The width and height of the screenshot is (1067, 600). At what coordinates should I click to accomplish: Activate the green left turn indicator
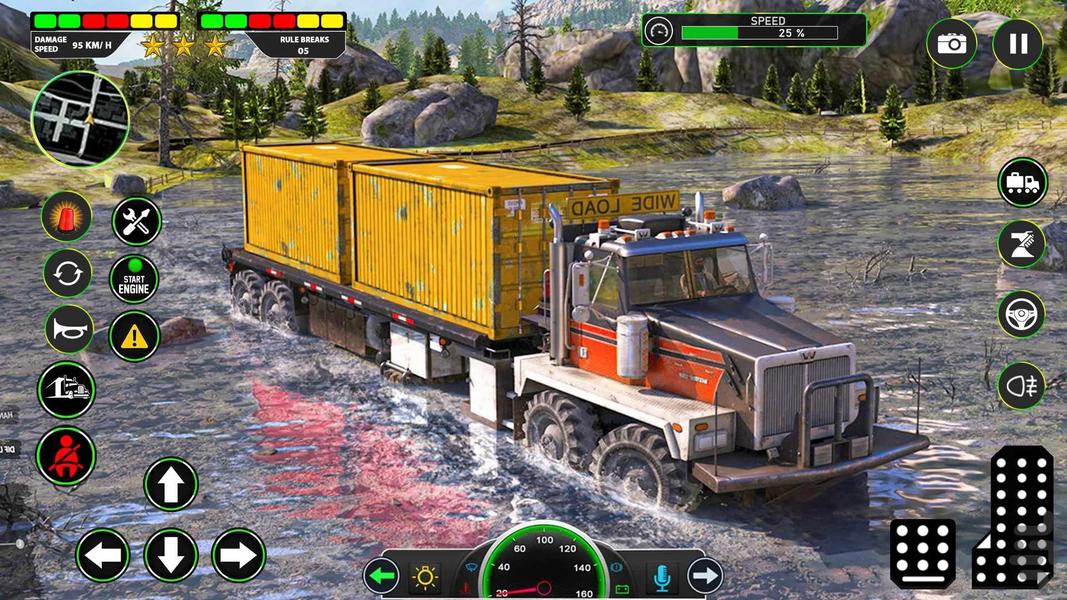click(381, 576)
